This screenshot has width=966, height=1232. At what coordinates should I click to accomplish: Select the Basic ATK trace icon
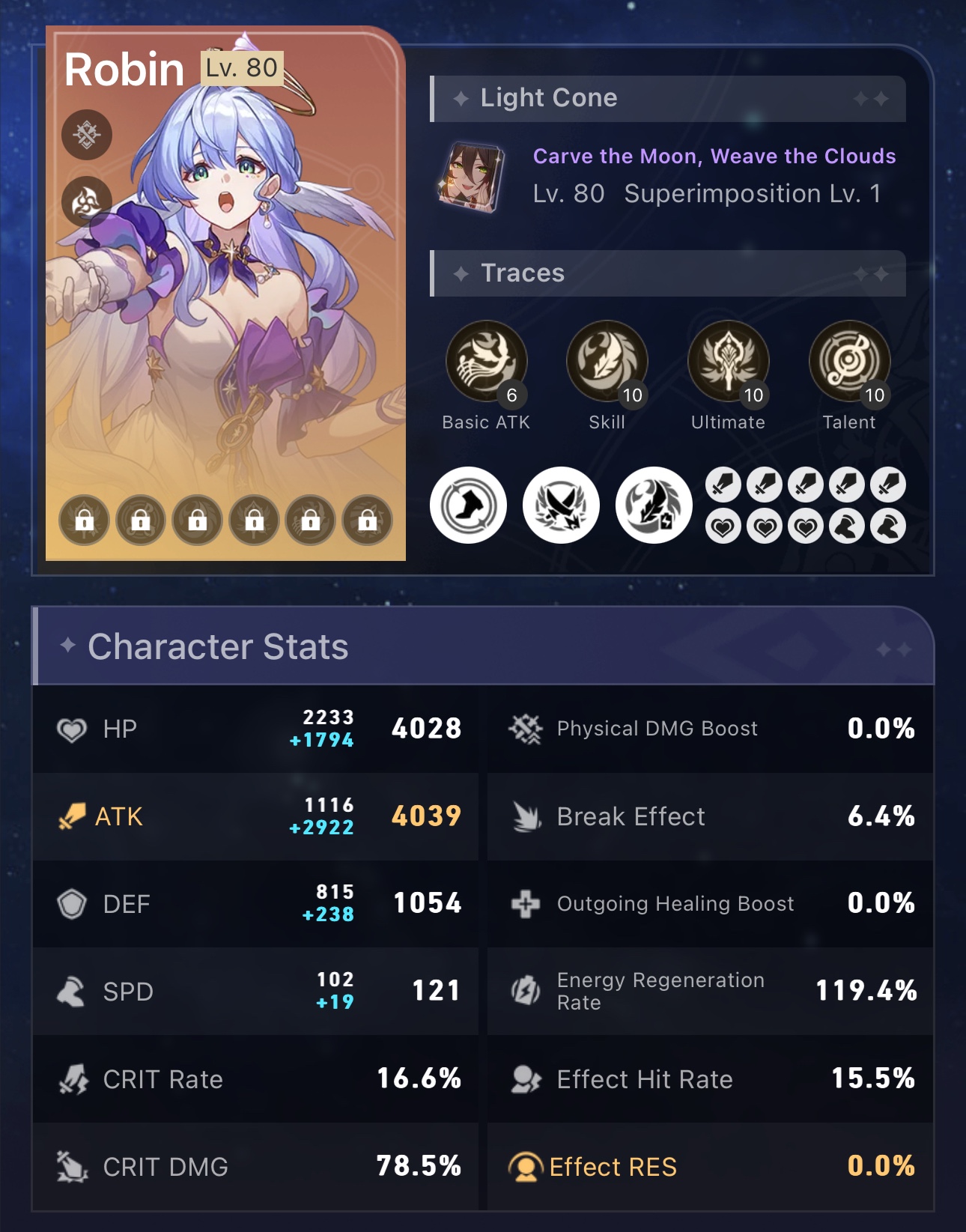tap(487, 362)
